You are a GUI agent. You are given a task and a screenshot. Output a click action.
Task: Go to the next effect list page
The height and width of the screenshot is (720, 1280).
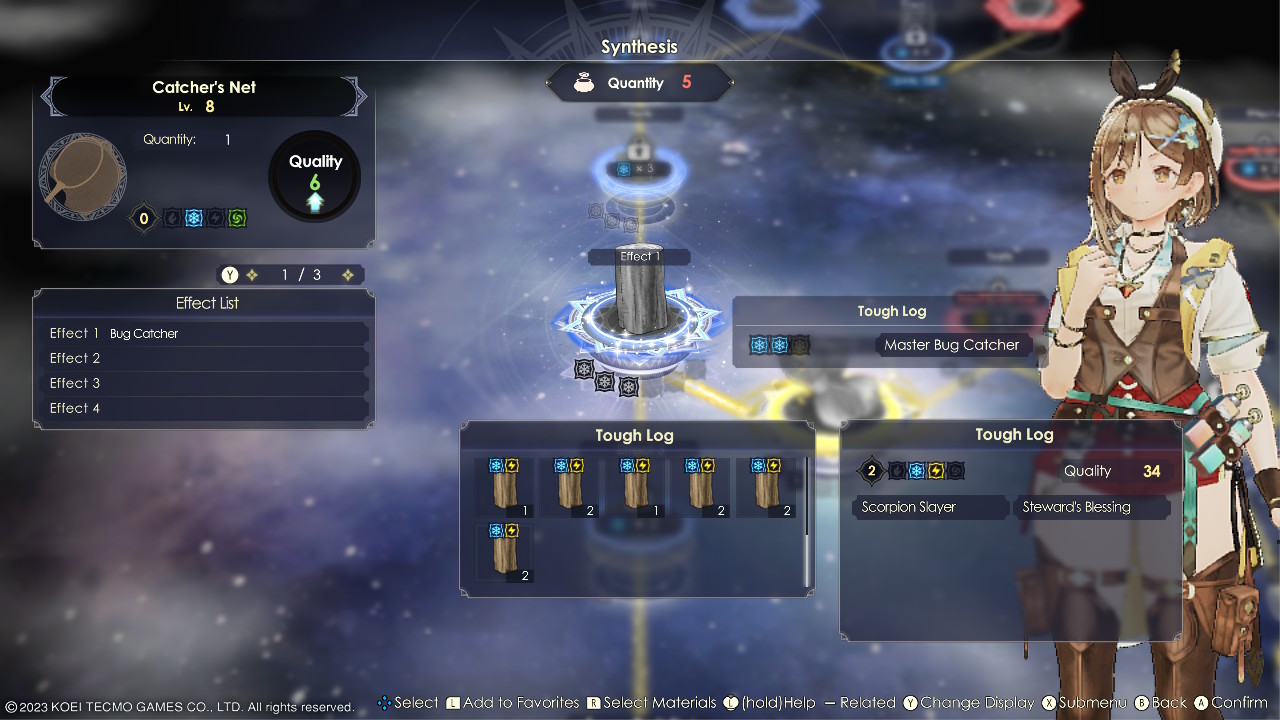coord(348,275)
